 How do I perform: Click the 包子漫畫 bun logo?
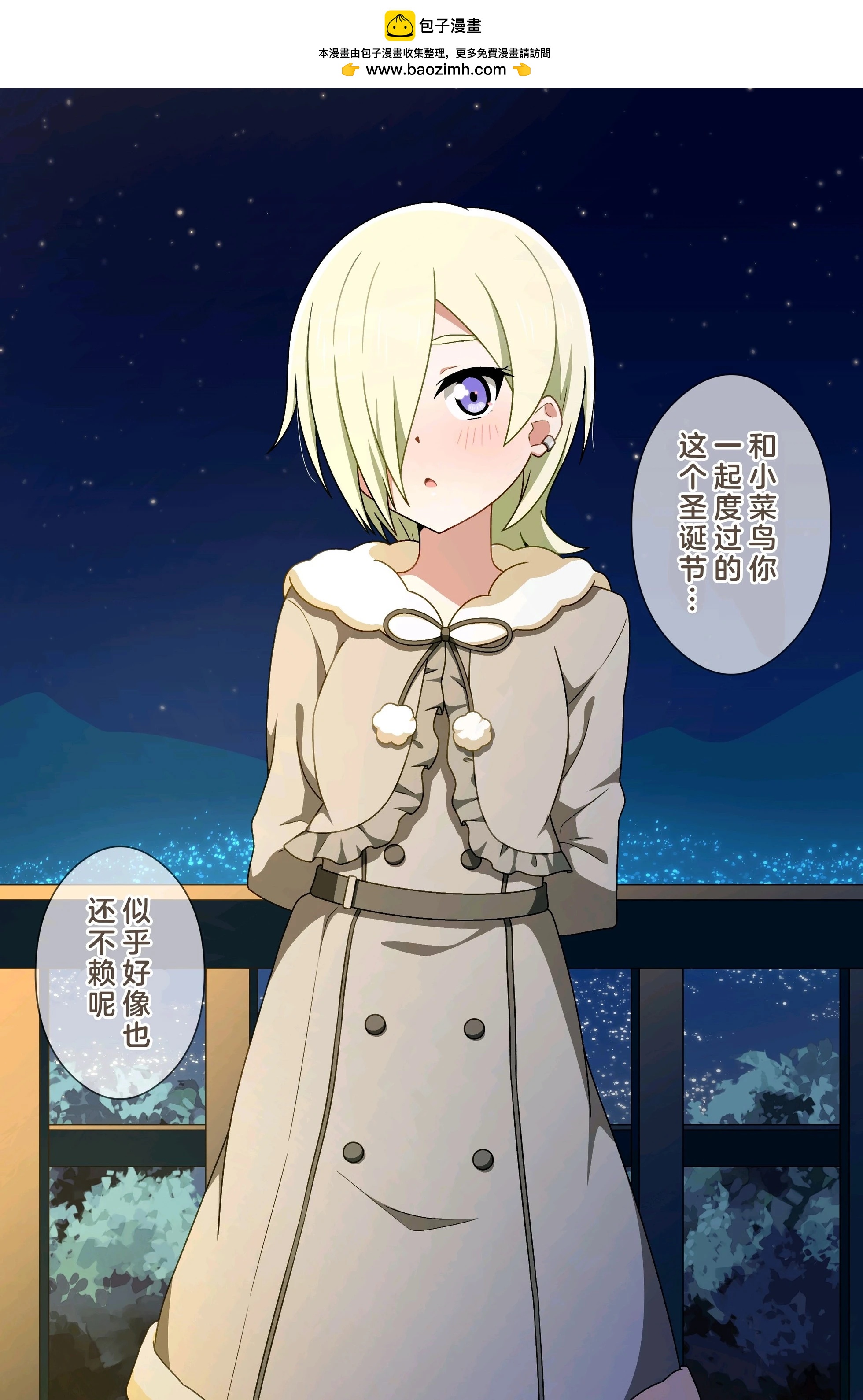tap(399, 26)
